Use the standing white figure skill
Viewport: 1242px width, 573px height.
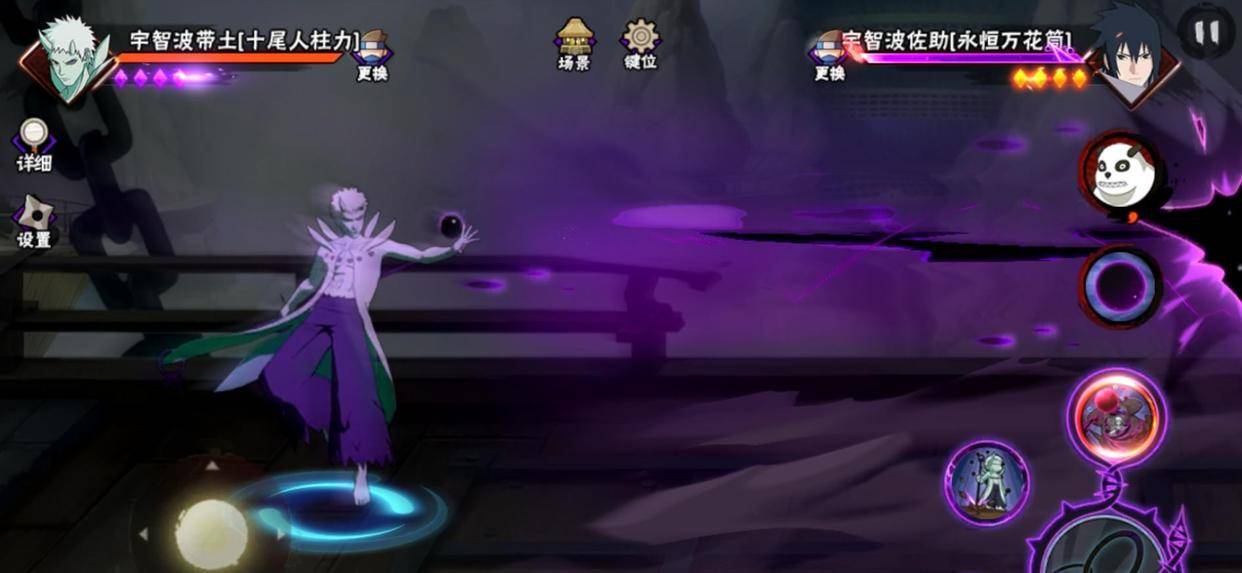(x=987, y=483)
